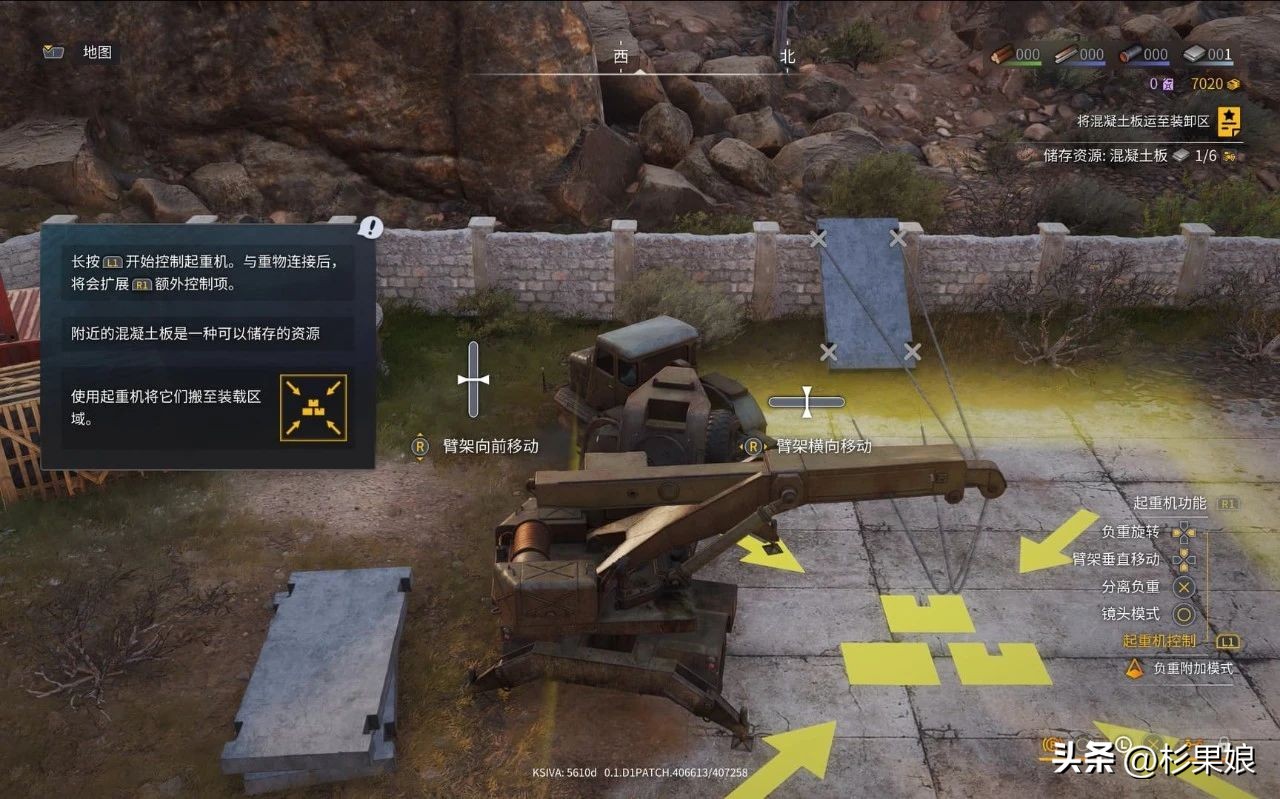The height and width of the screenshot is (799, 1280).
Task: Click the yellow loading zone icon in tutorial
Action: coord(313,407)
